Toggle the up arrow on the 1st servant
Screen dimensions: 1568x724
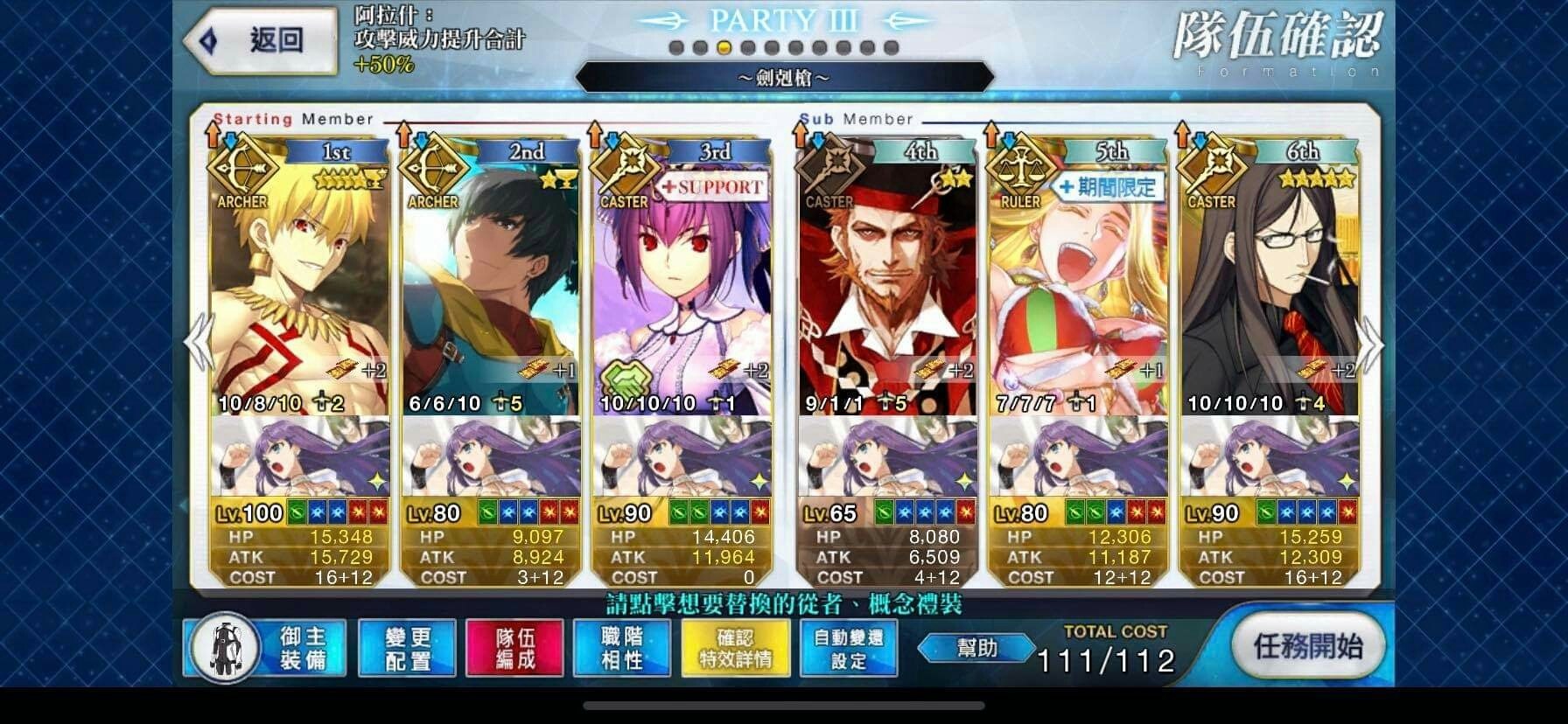213,136
